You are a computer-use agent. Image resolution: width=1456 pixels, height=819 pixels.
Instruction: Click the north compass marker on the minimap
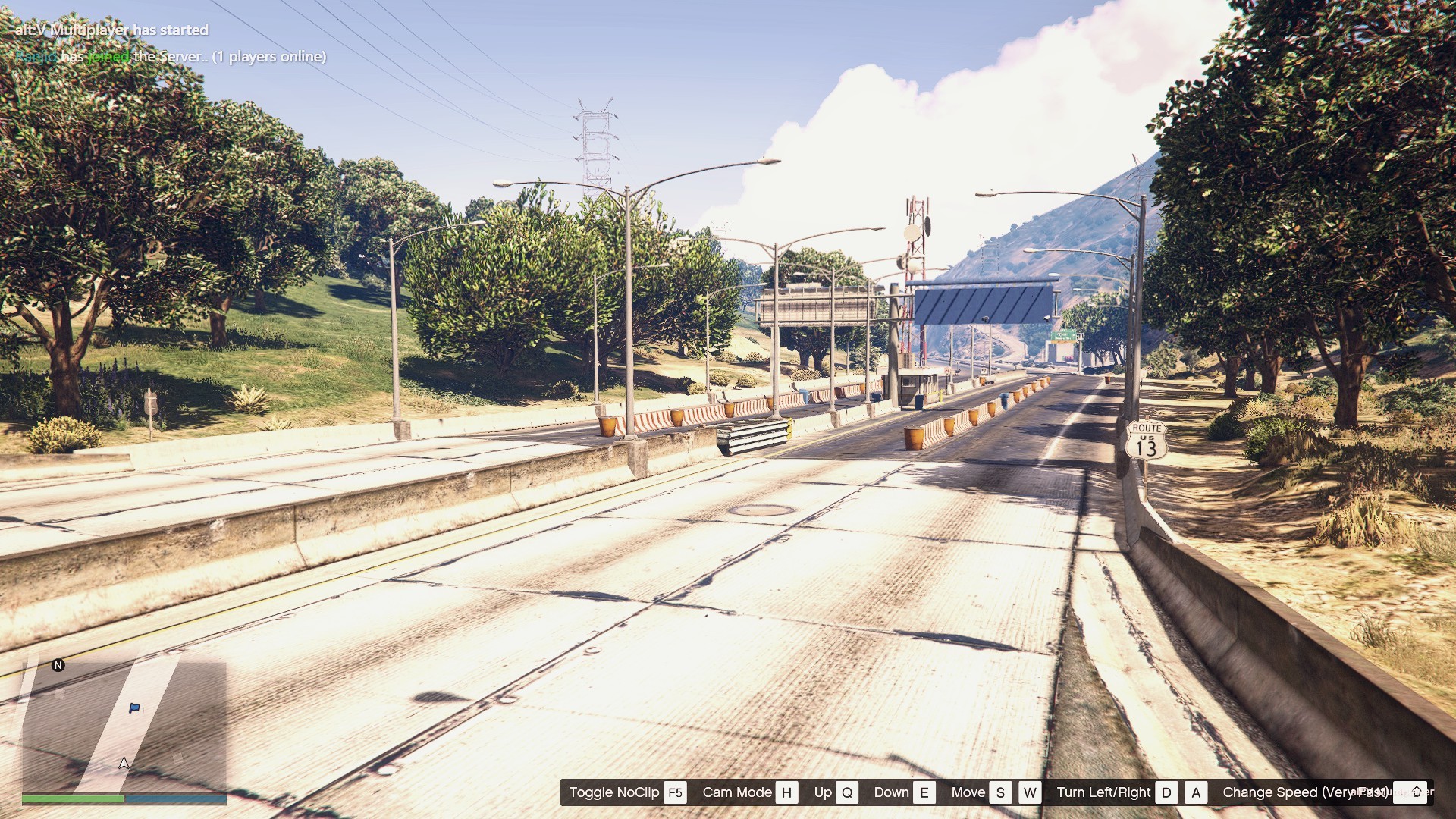coord(58,665)
